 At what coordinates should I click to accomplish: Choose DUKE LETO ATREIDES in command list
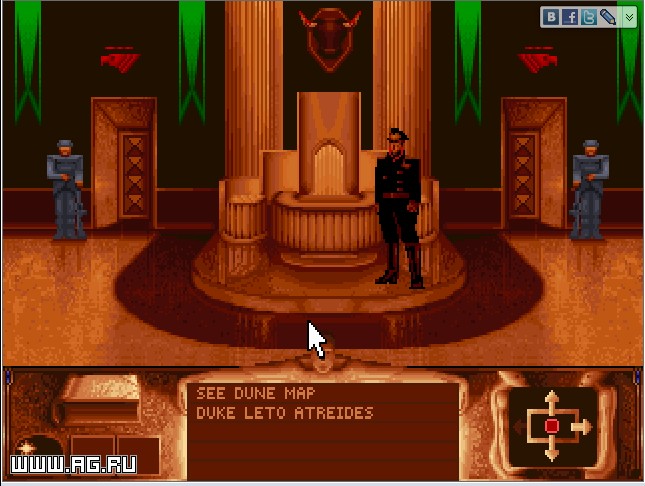(285, 412)
